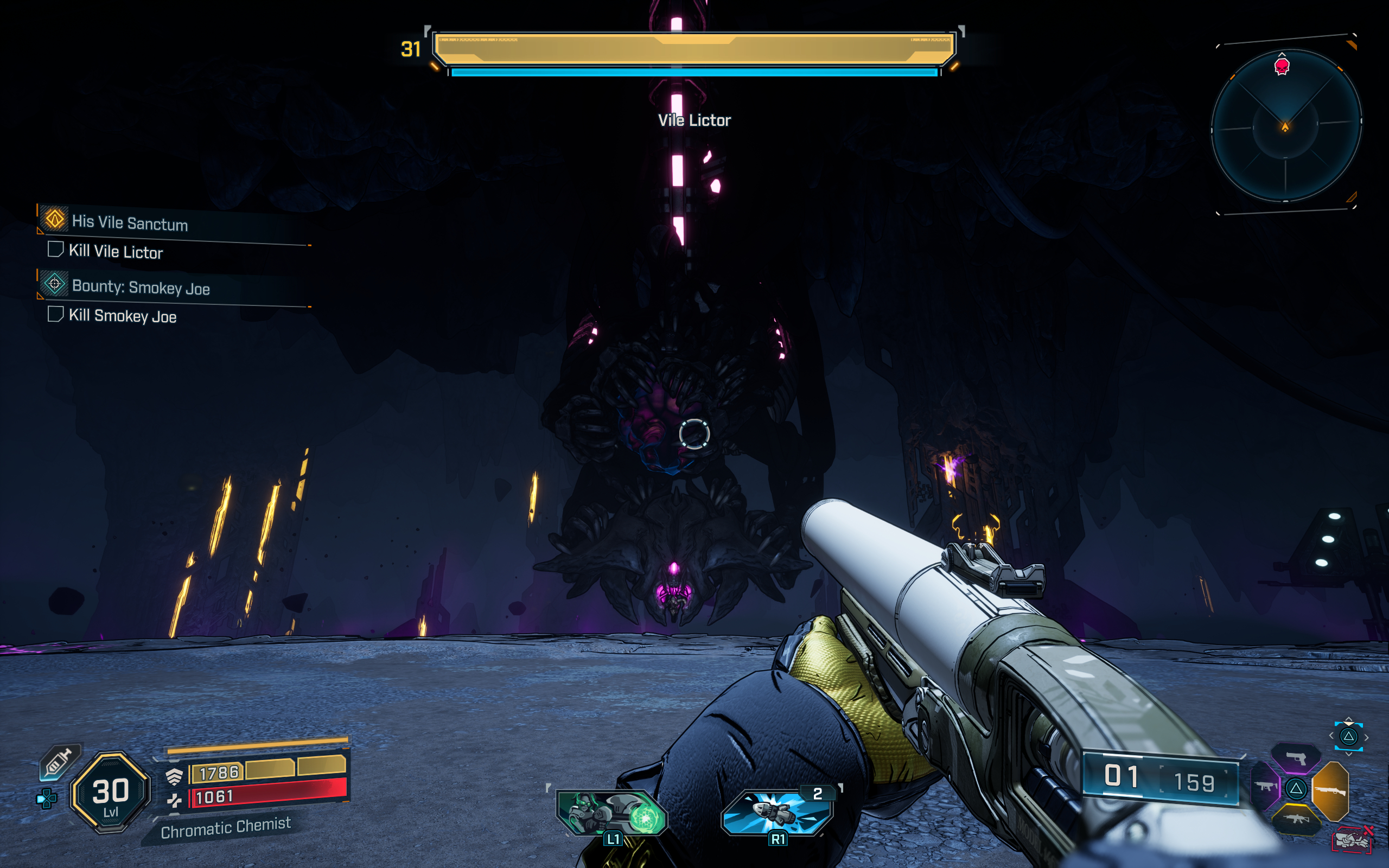Toggle the disabled vehicle icon with red X
Screen dimensions: 1389x868
tap(1353, 841)
